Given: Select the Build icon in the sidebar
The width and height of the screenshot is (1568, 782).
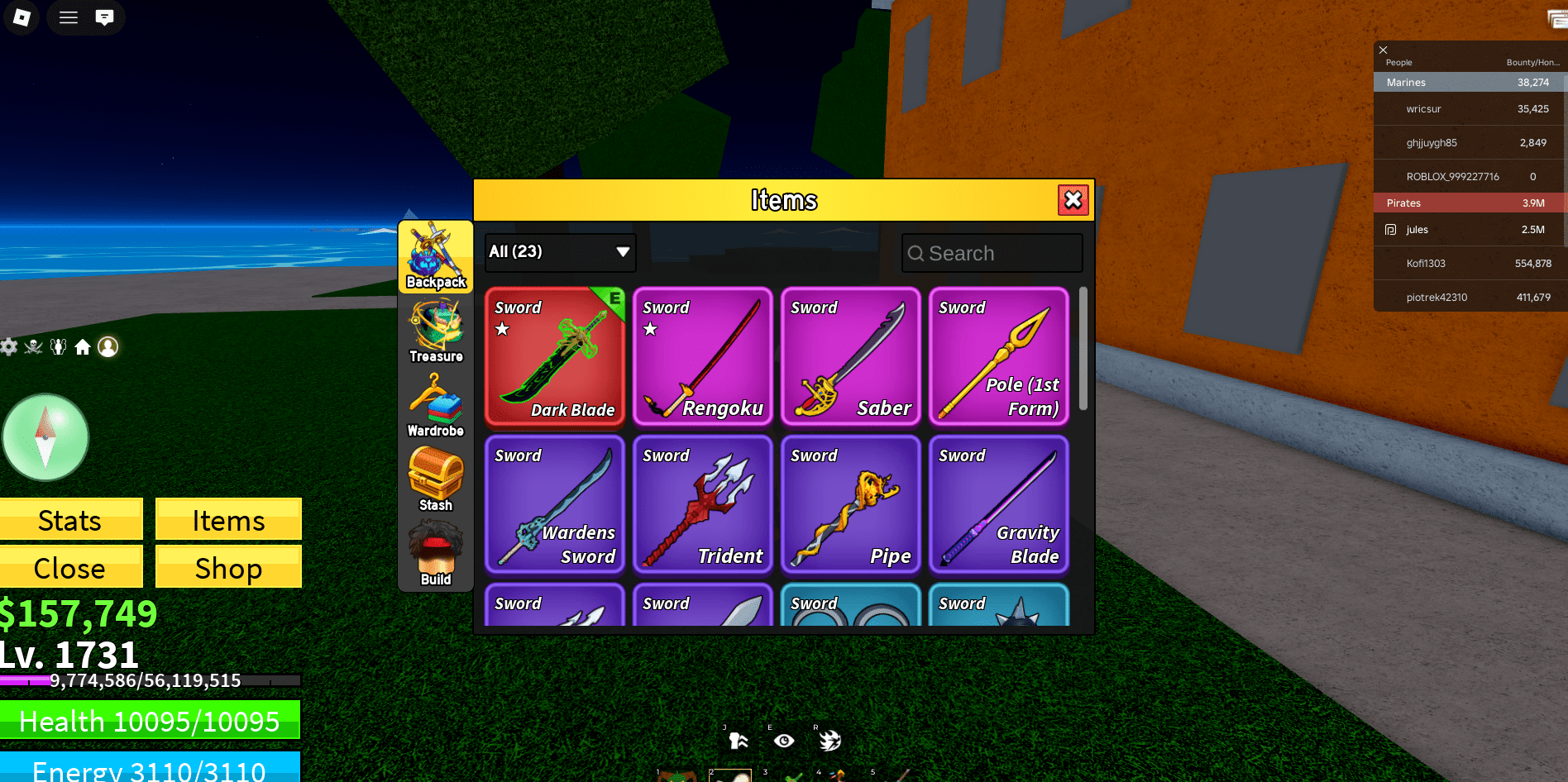Looking at the screenshot, I should point(435,550).
